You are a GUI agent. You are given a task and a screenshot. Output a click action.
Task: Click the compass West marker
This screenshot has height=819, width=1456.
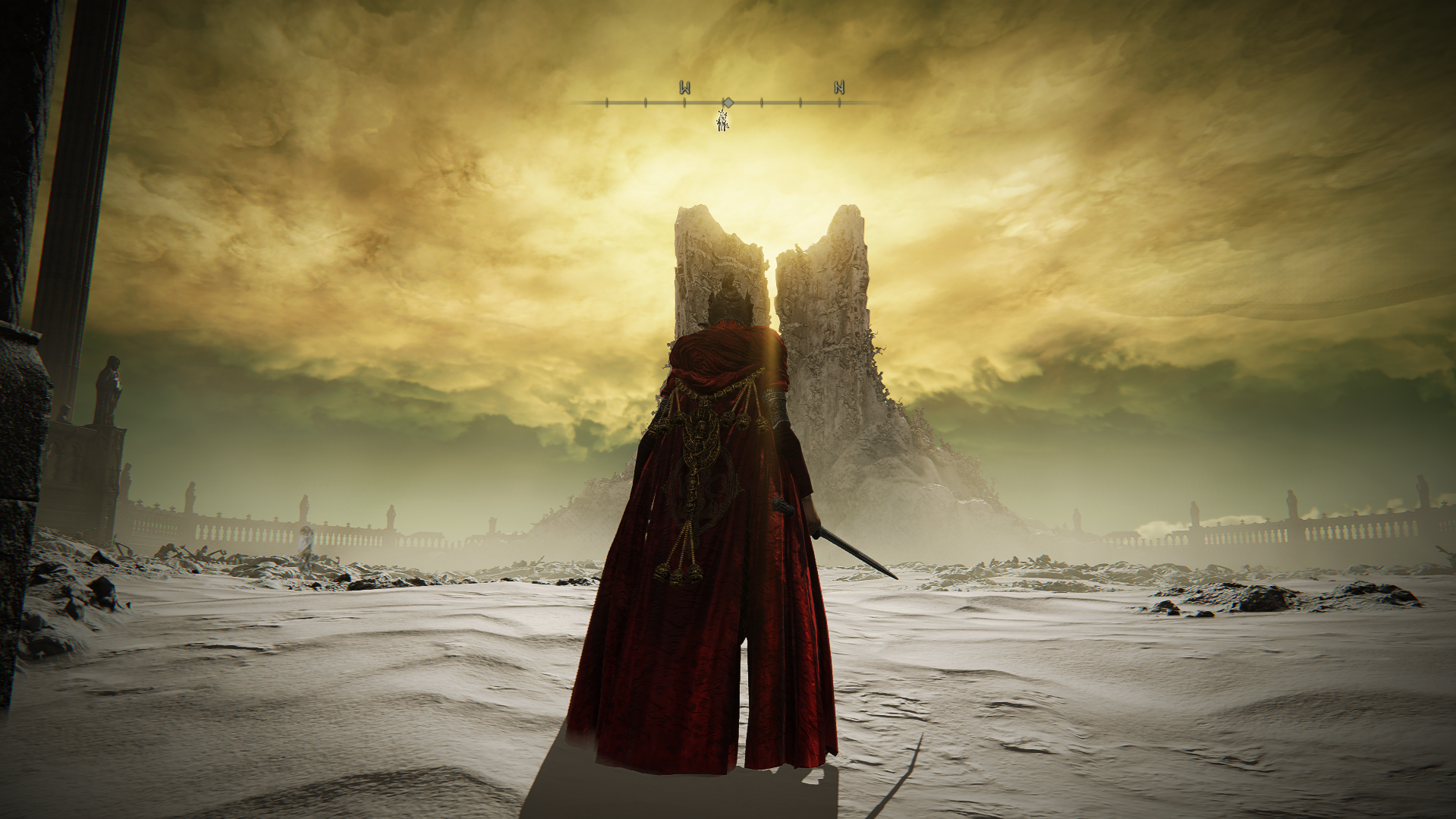pyautogui.click(x=684, y=88)
